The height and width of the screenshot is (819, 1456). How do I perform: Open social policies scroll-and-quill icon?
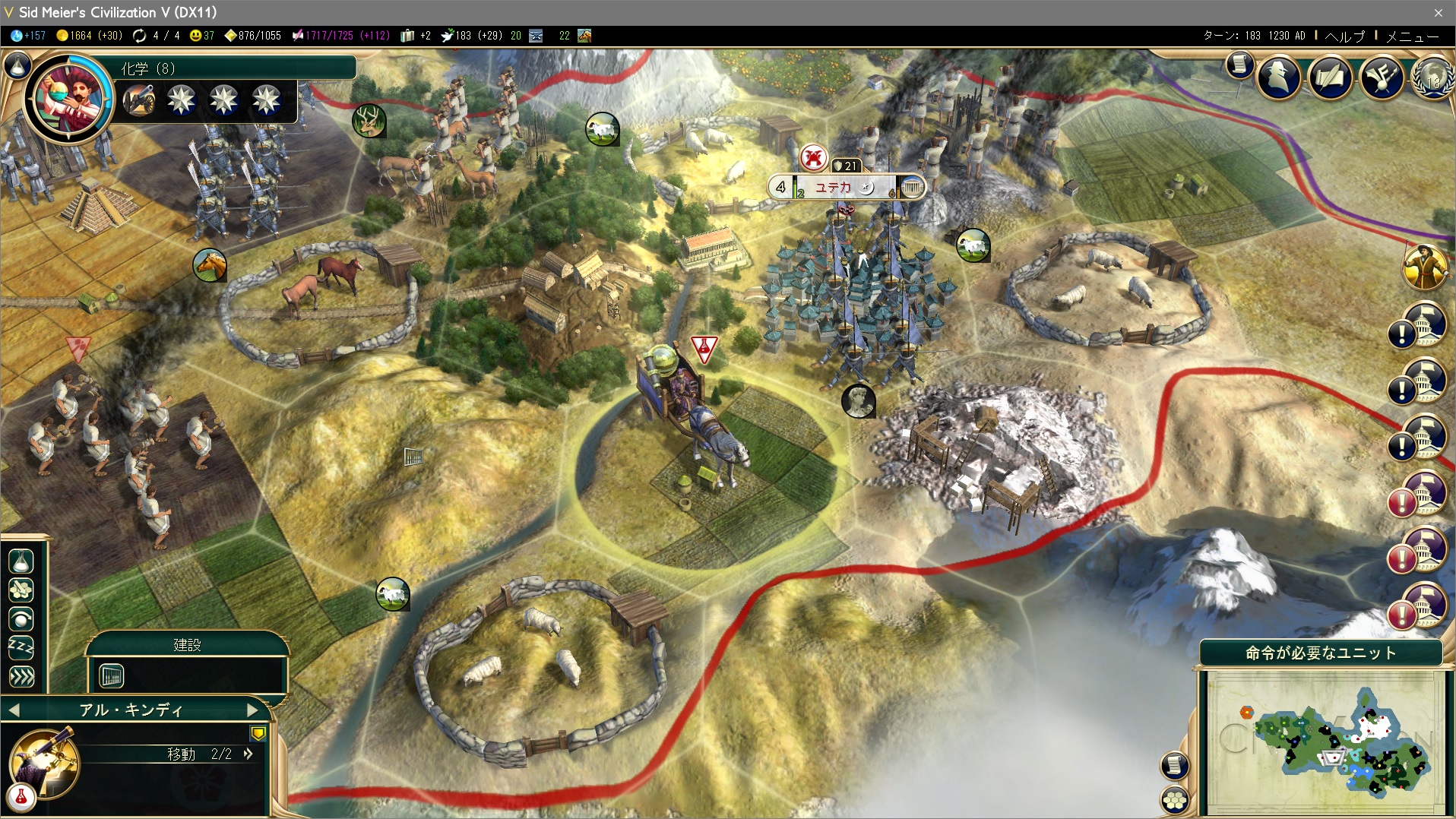[x=1330, y=77]
